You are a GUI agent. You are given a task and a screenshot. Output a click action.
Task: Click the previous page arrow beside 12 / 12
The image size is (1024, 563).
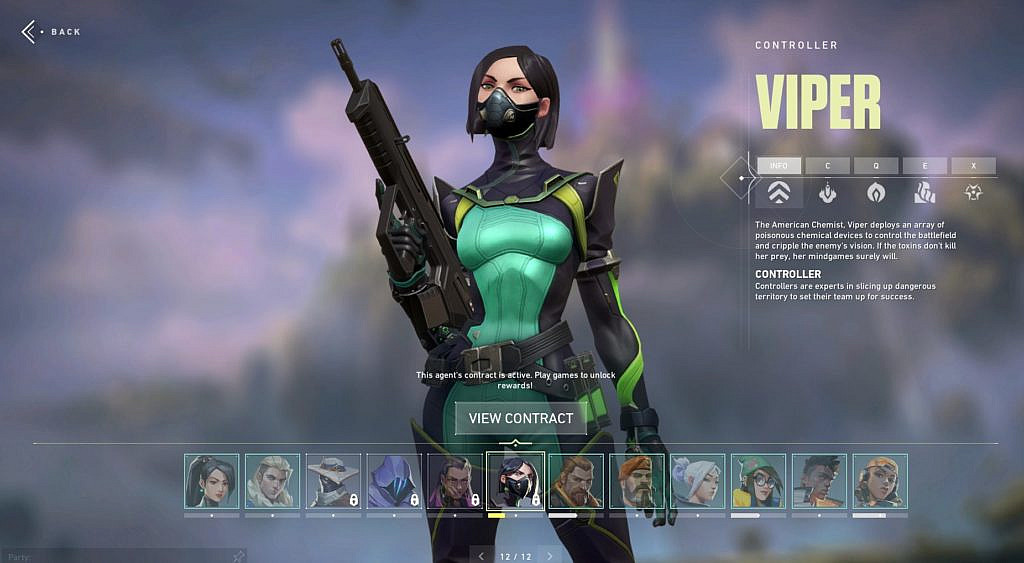click(x=481, y=556)
